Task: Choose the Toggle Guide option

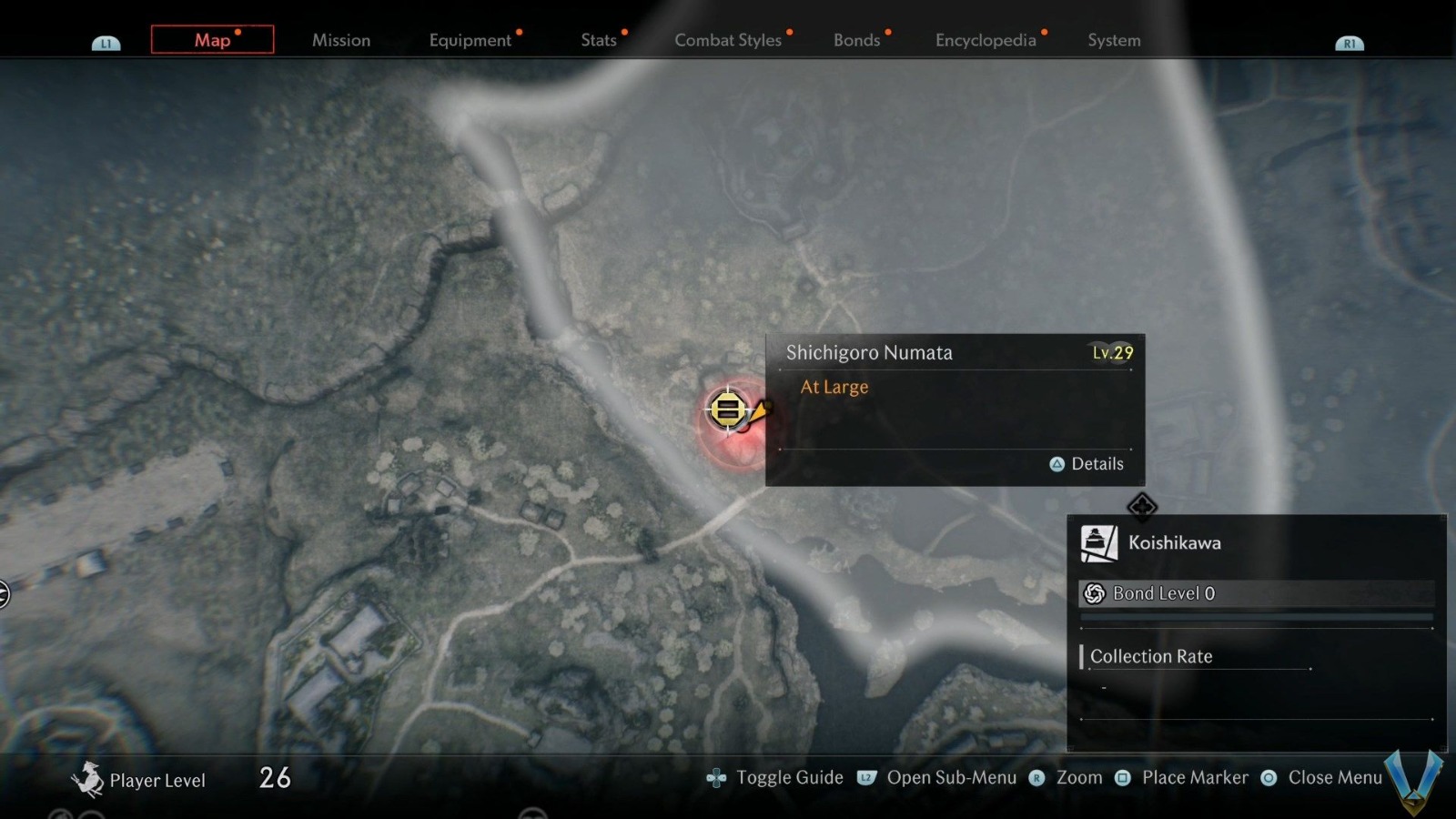Action: click(x=776, y=778)
